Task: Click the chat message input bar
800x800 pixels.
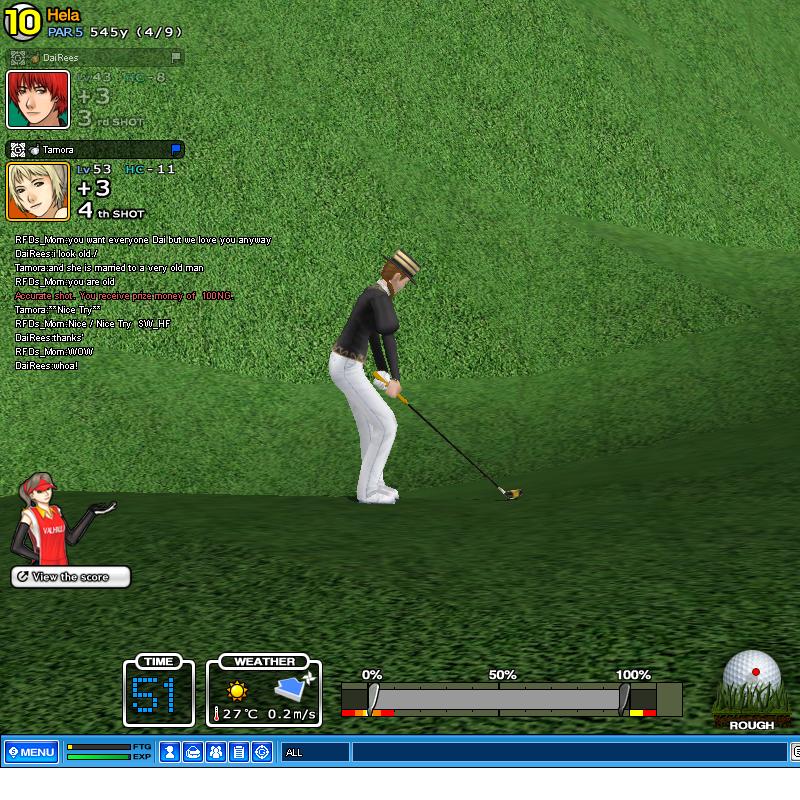Action: click(570, 752)
